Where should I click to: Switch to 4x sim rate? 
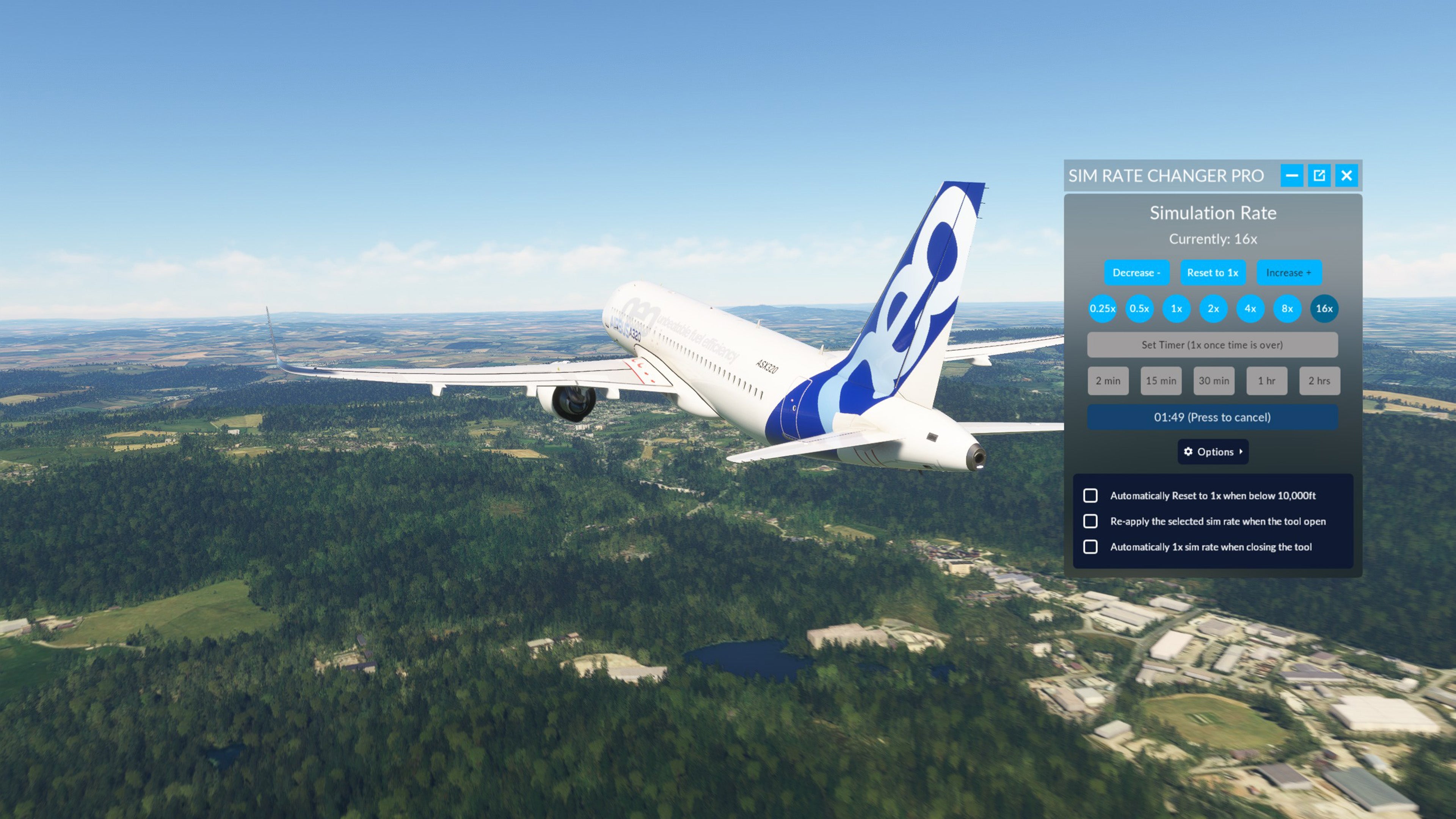tap(1250, 309)
